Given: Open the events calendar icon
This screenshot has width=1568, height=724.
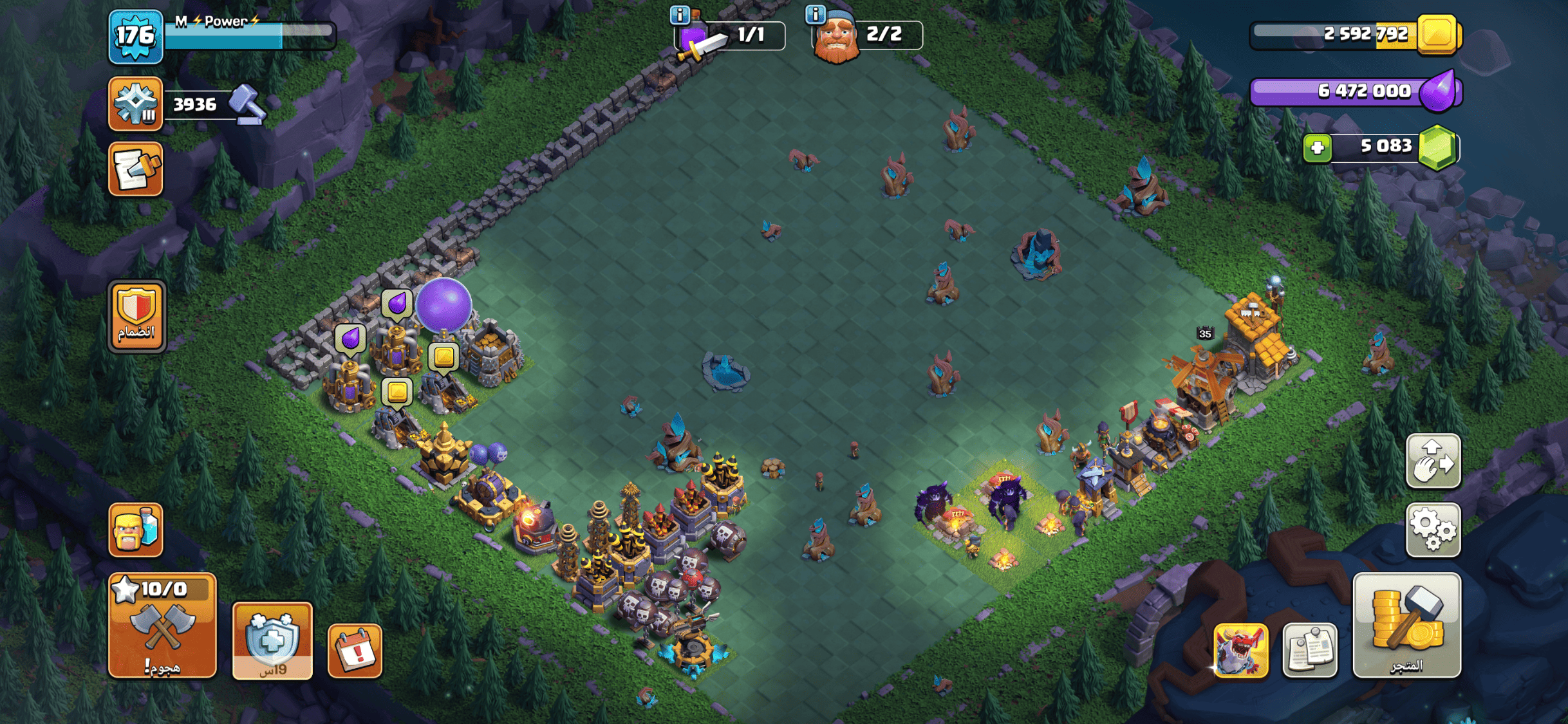Looking at the screenshot, I should click(x=355, y=651).
